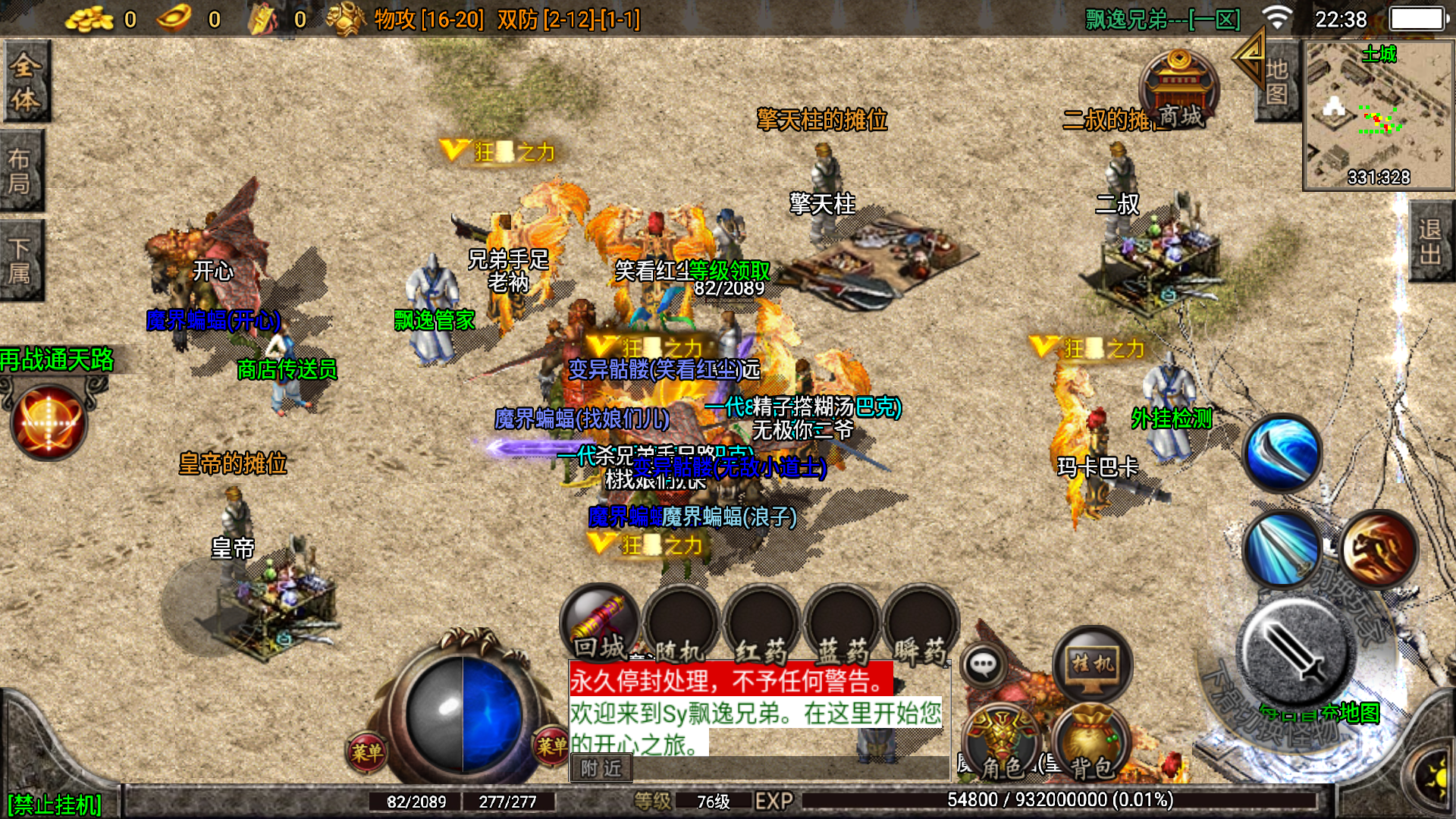Toggle 挂机 auto-battle mode
The width and height of the screenshot is (1456, 819).
(x=1092, y=665)
